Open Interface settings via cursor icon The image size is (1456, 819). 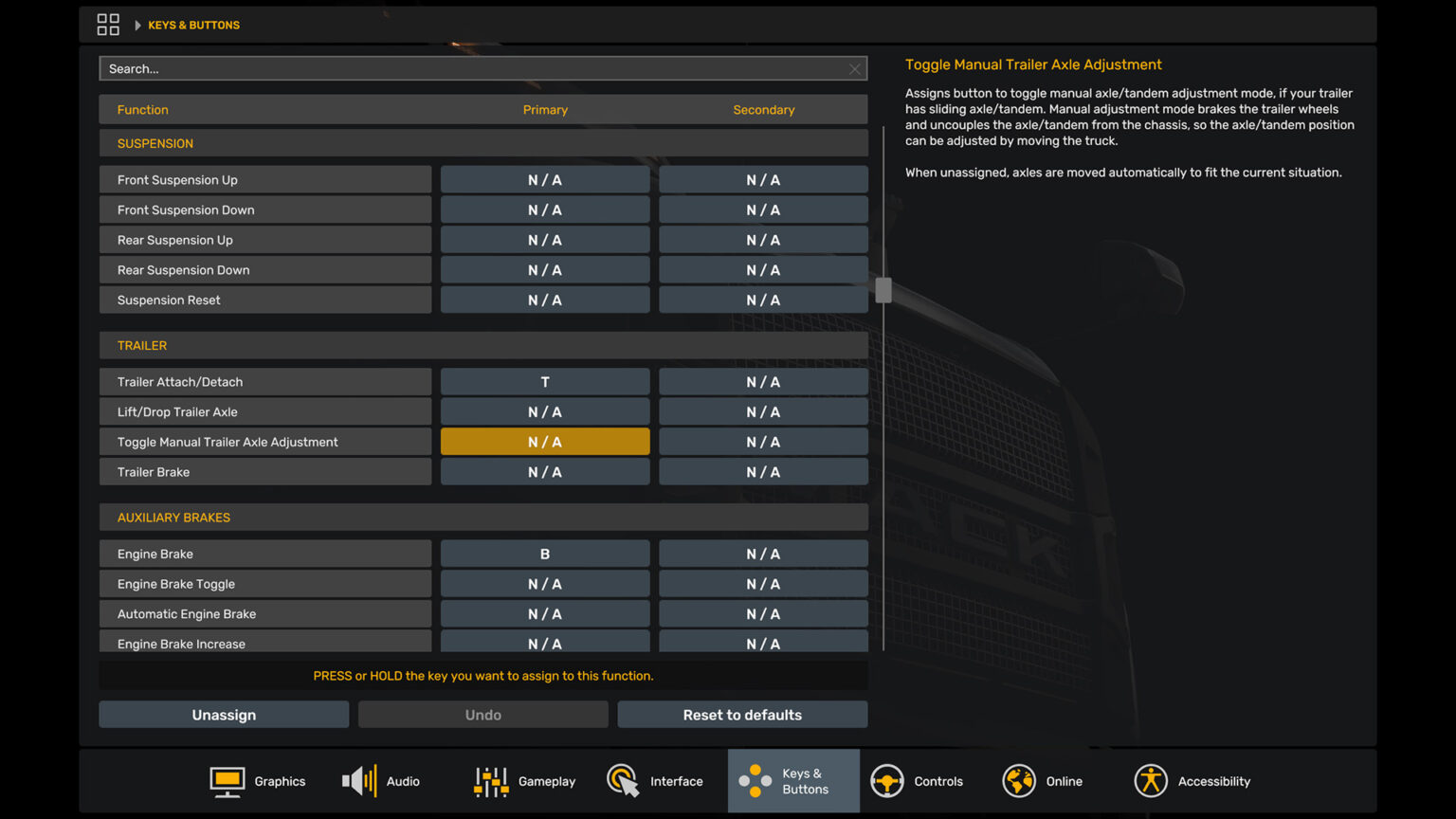tap(623, 780)
